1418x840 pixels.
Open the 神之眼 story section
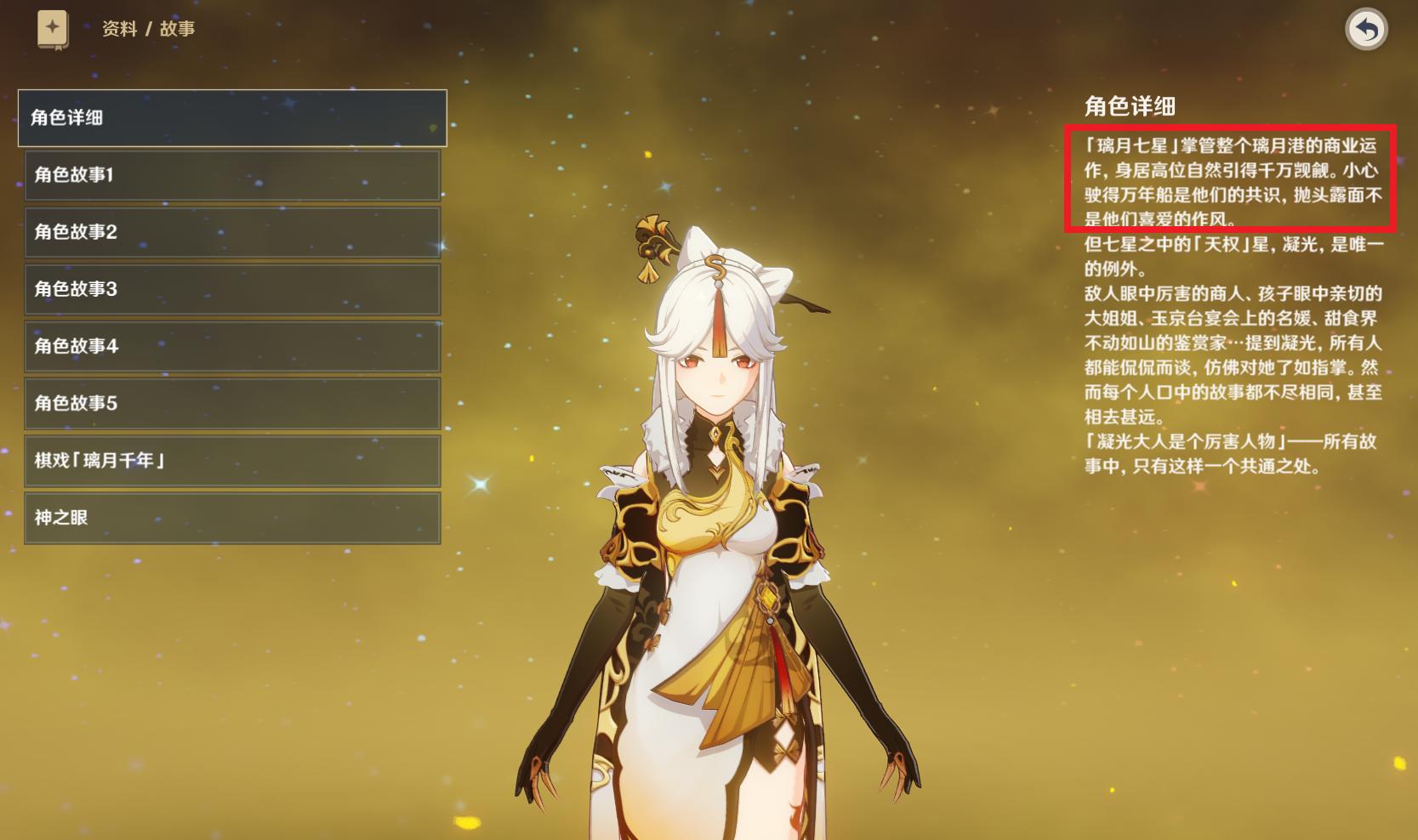pyautogui.click(x=234, y=518)
